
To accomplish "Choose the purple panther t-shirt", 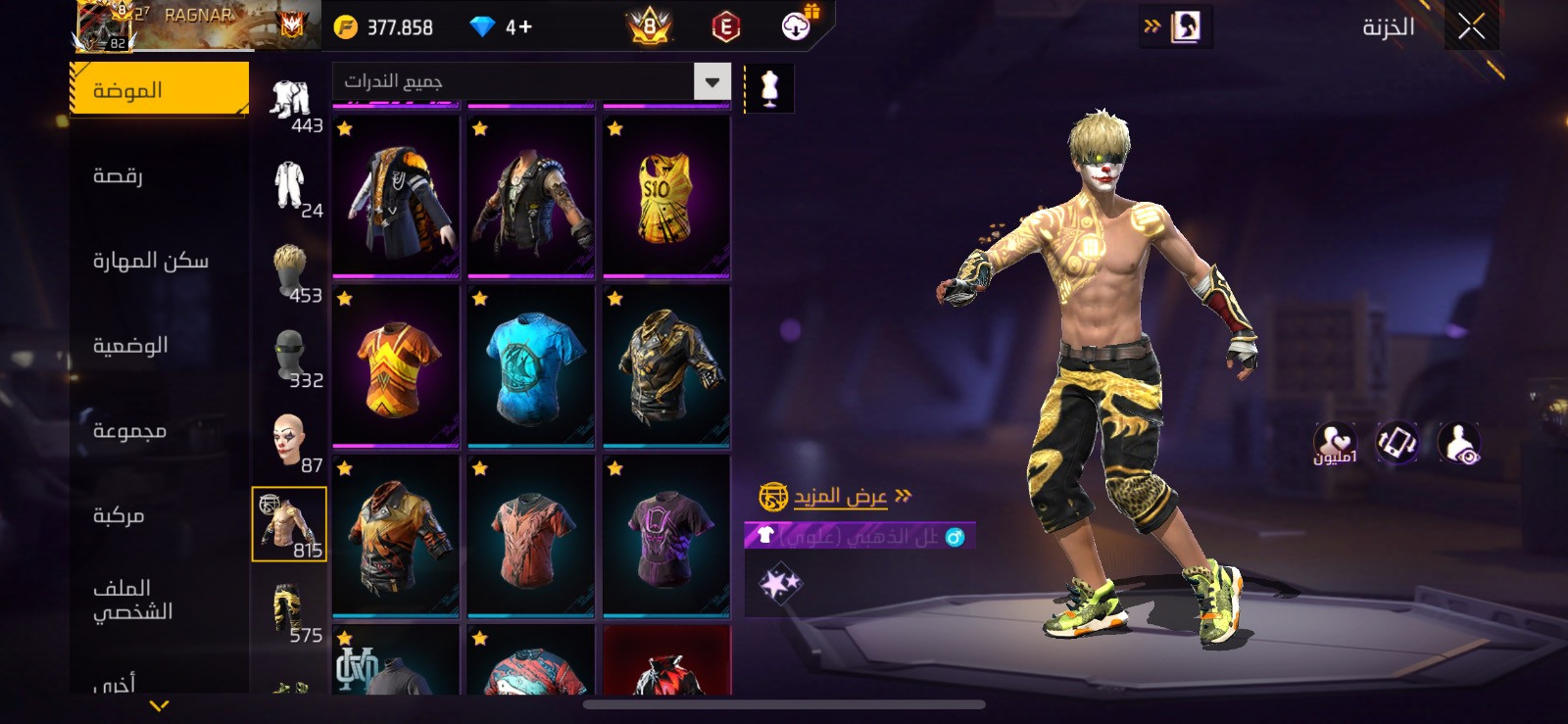I will 666,536.
